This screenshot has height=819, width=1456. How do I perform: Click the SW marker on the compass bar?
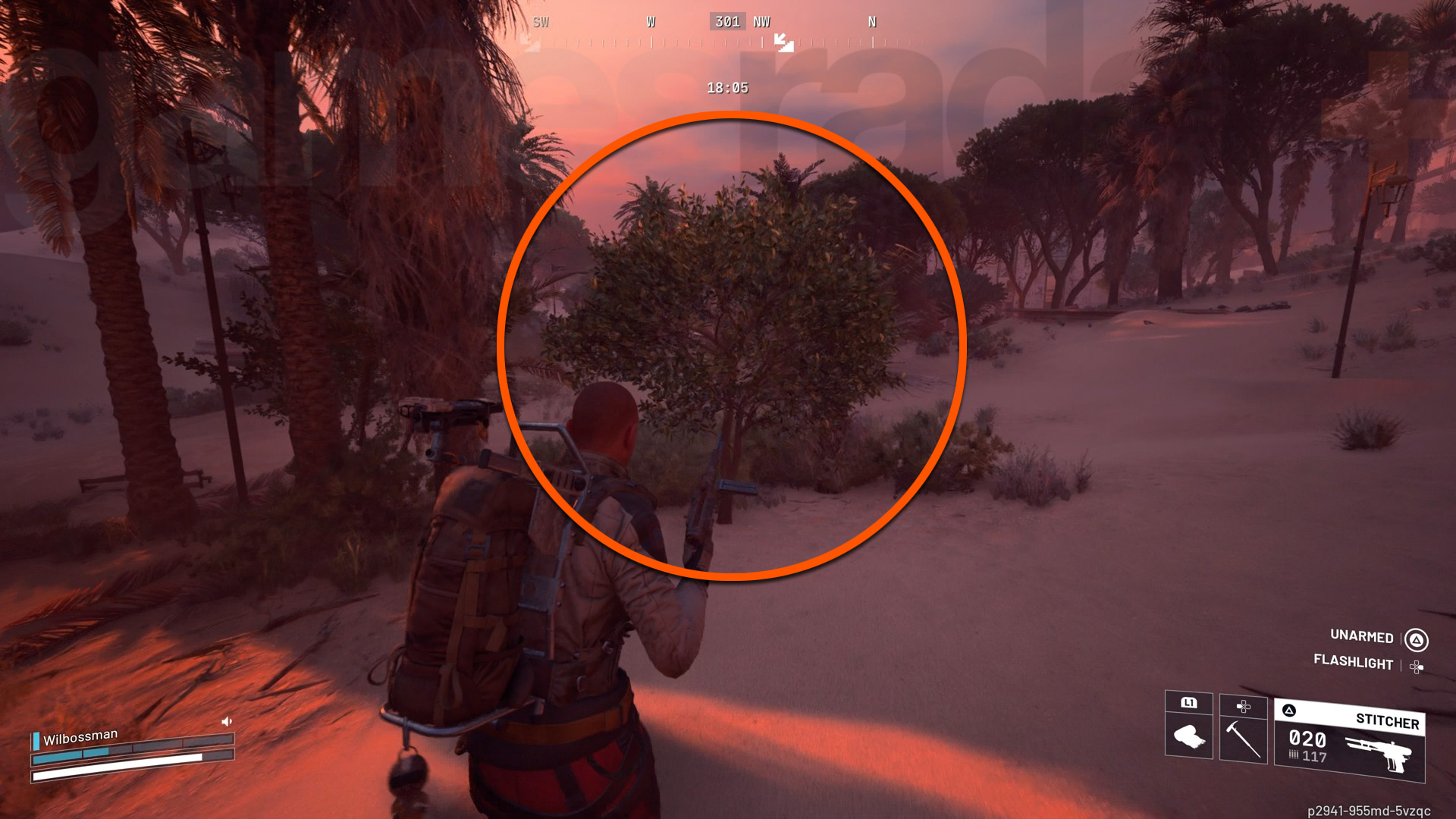(541, 22)
